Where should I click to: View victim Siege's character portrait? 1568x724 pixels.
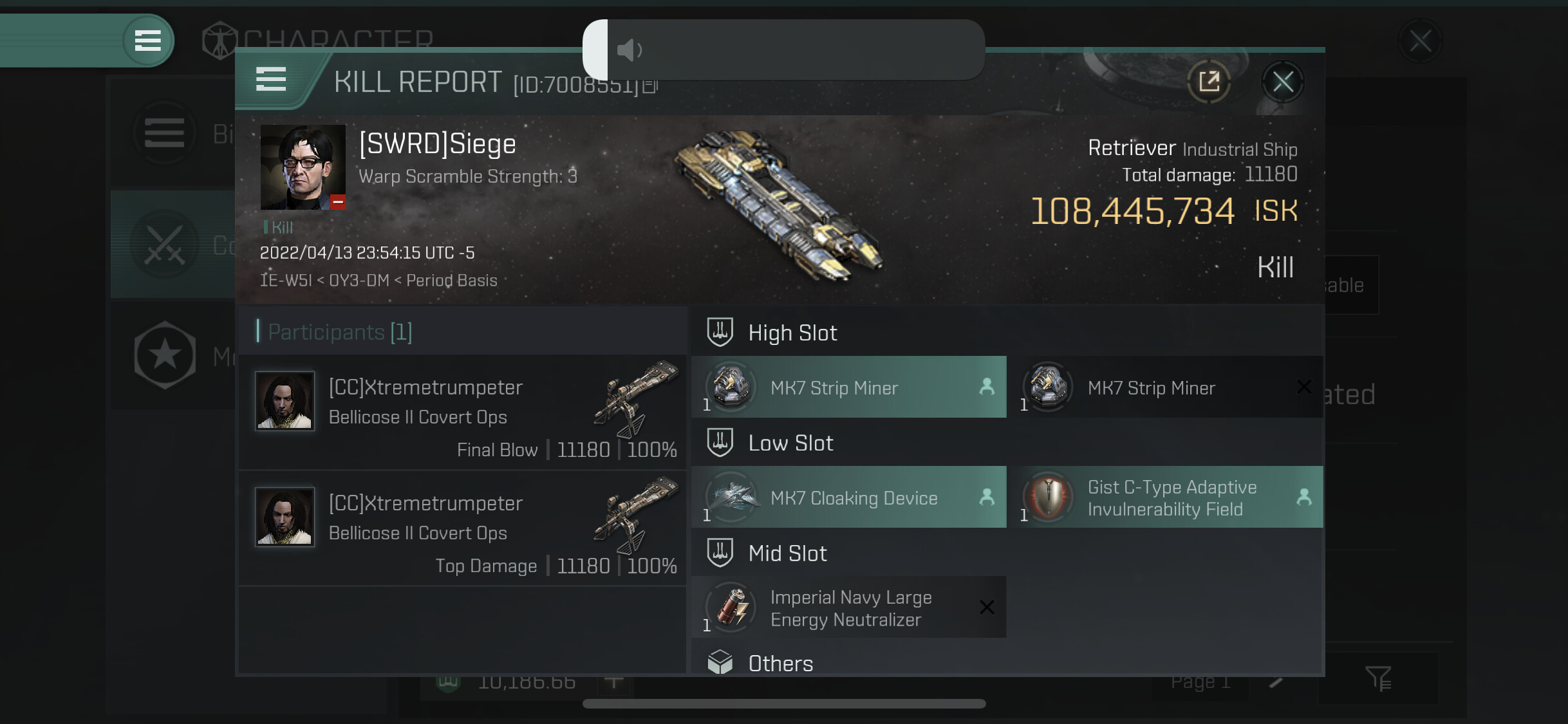303,167
